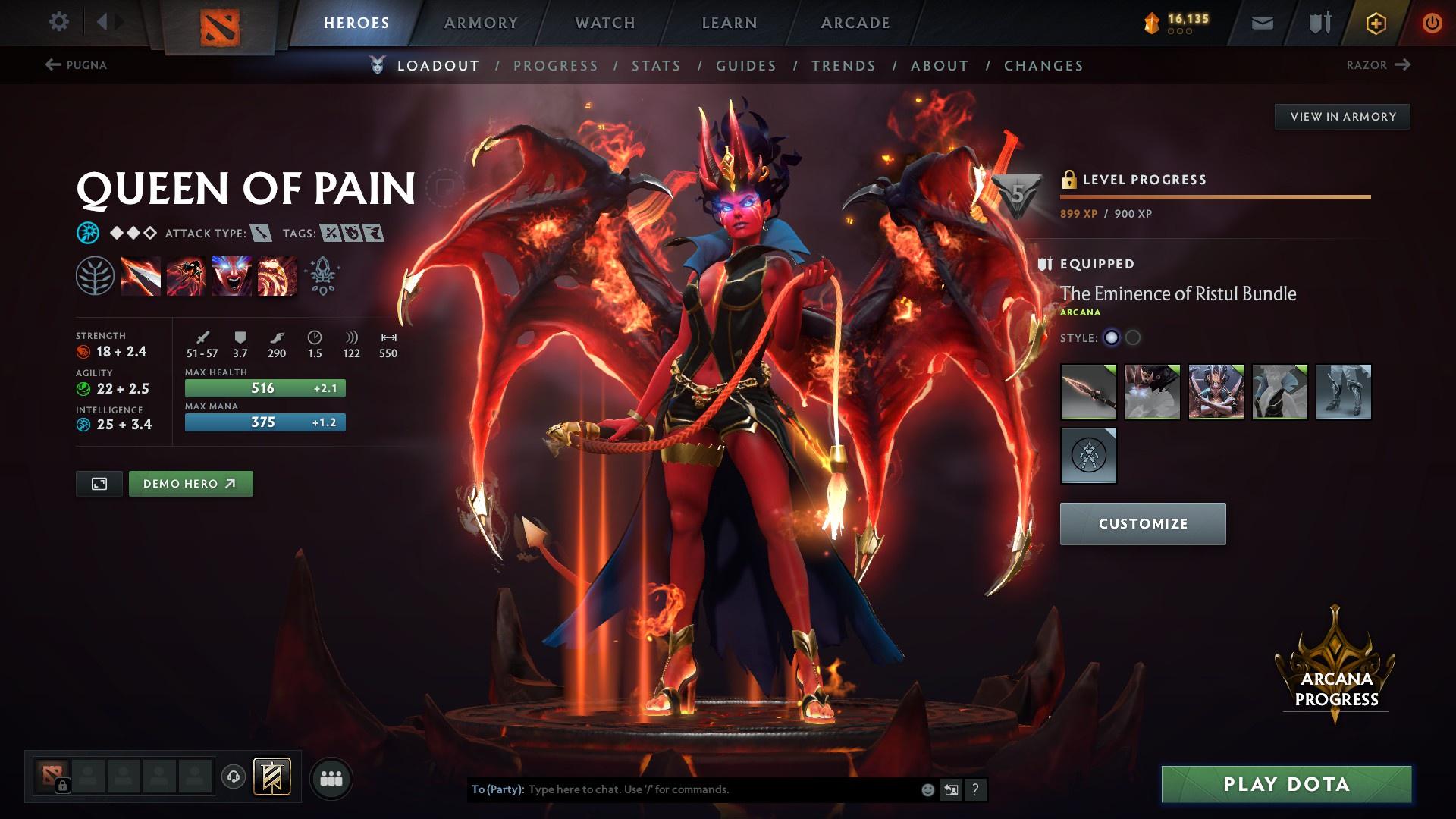Open the Queen of Pain talent tree

(x=96, y=276)
